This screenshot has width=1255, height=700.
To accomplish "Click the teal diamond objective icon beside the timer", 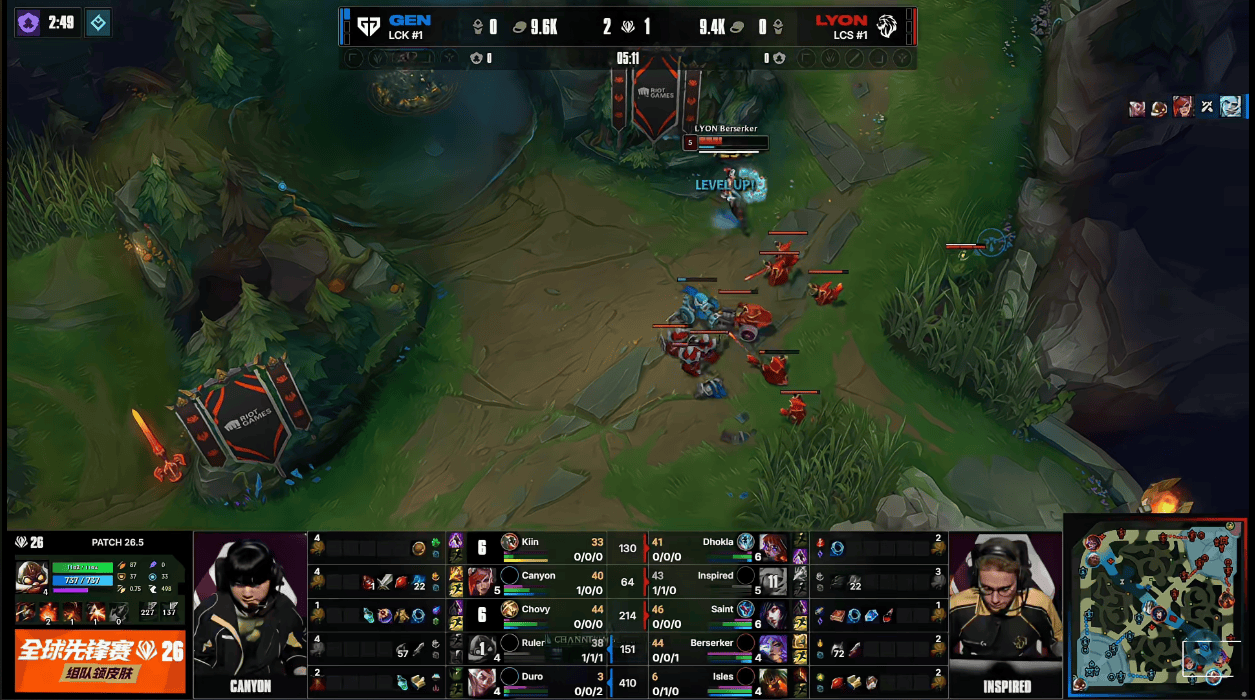I will click(x=98, y=22).
